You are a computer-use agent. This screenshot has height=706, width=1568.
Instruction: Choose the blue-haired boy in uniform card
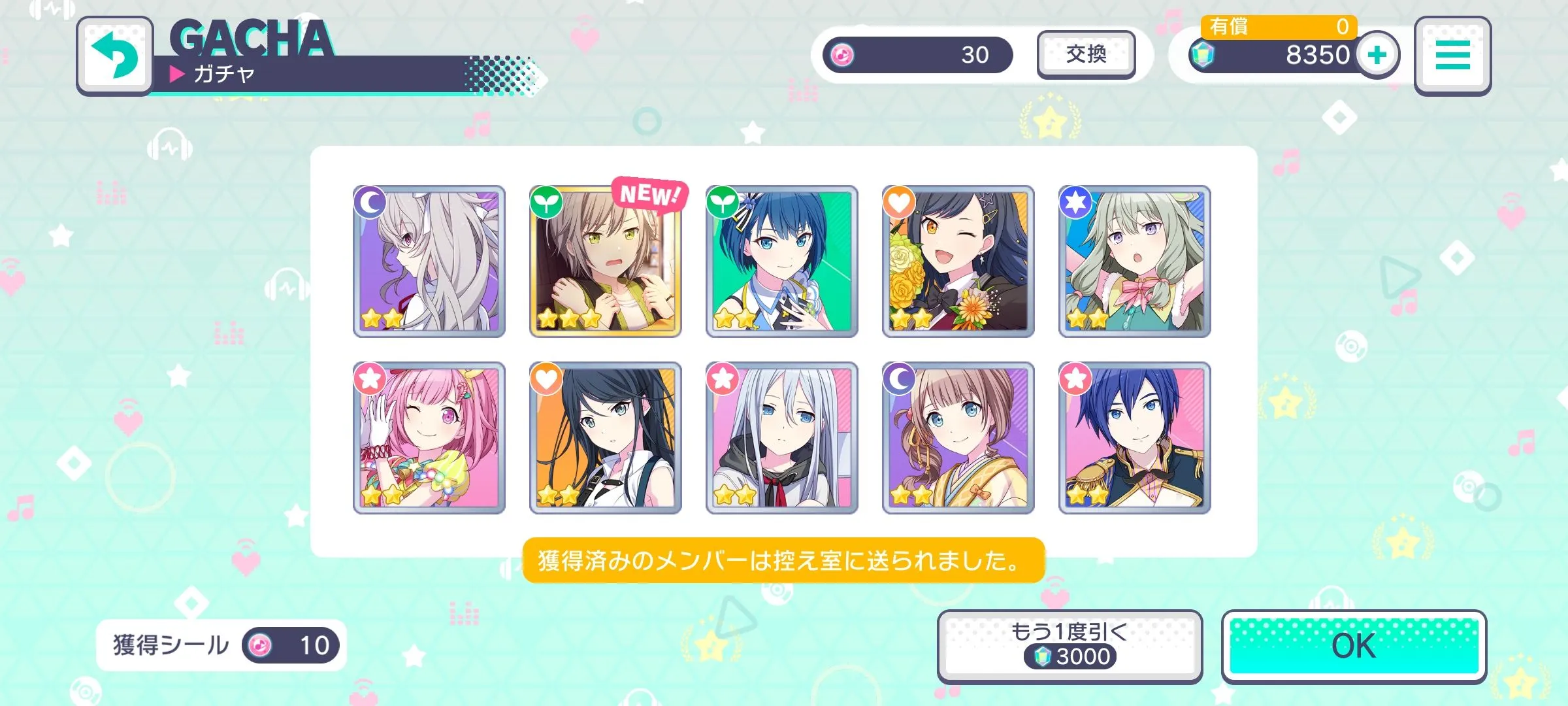(1134, 438)
